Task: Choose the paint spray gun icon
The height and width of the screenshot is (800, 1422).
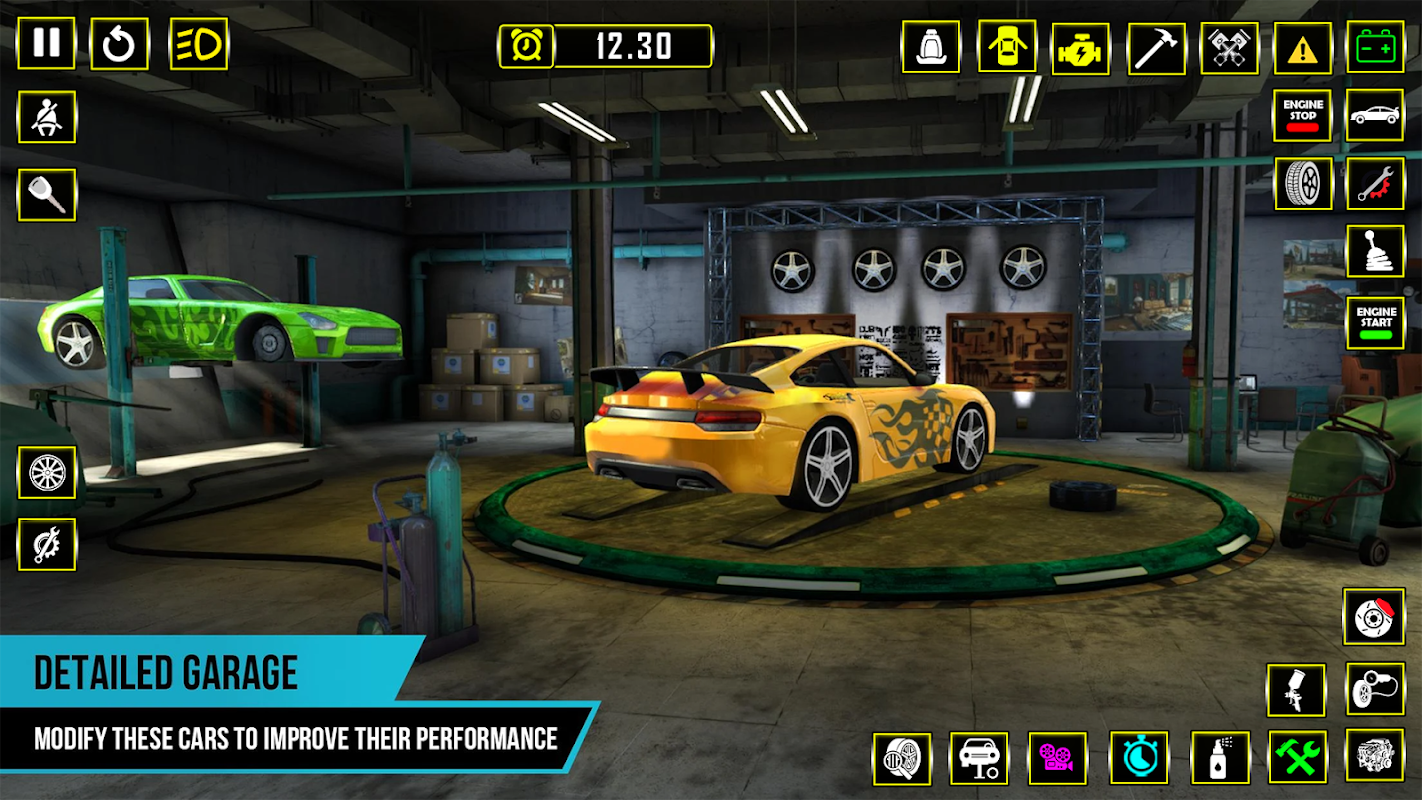Action: (1296, 690)
